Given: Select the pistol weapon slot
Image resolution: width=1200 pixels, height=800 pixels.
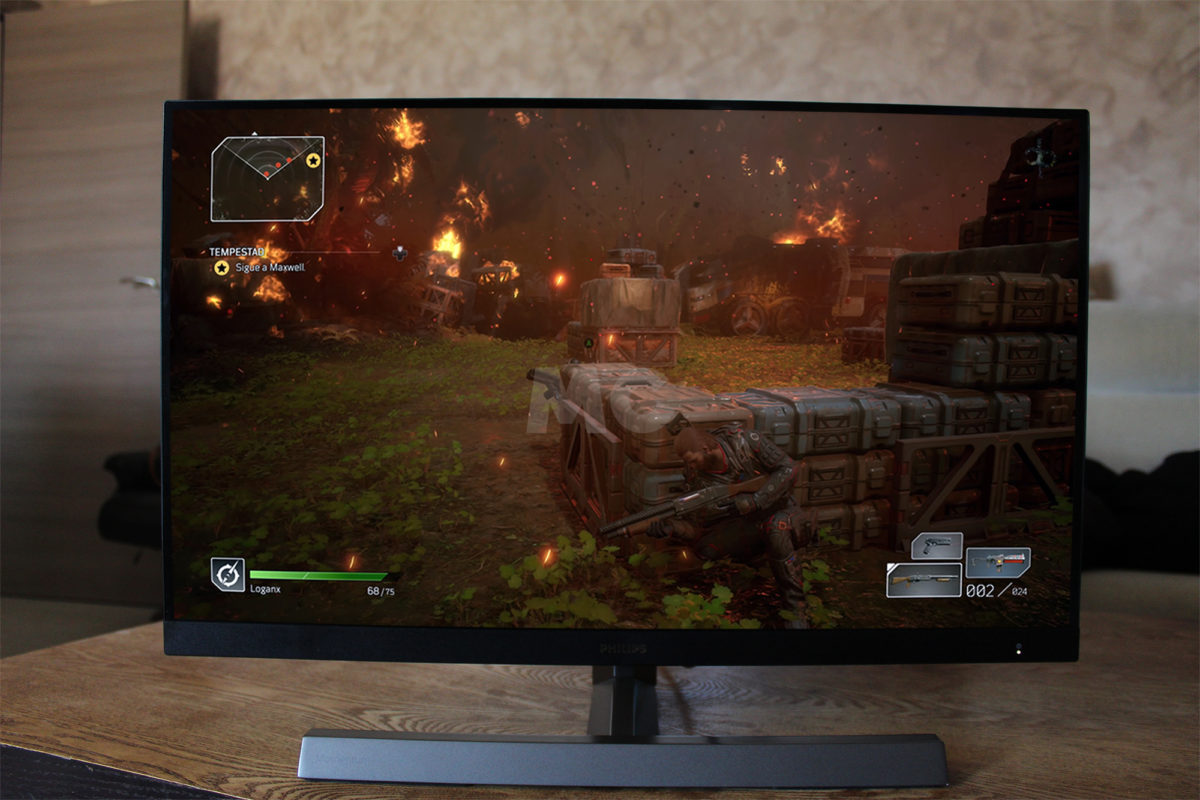Looking at the screenshot, I should [x=937, y=546].
